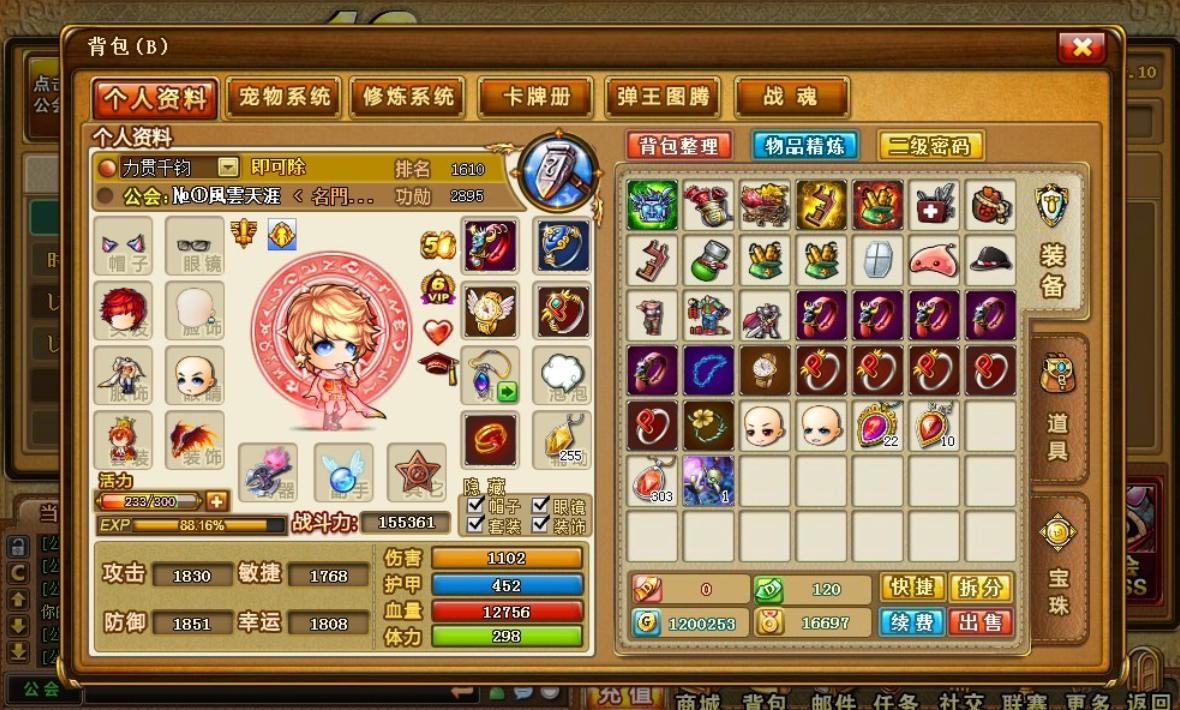Toggle the 眼镜 hide checkbox

(541, 505)
